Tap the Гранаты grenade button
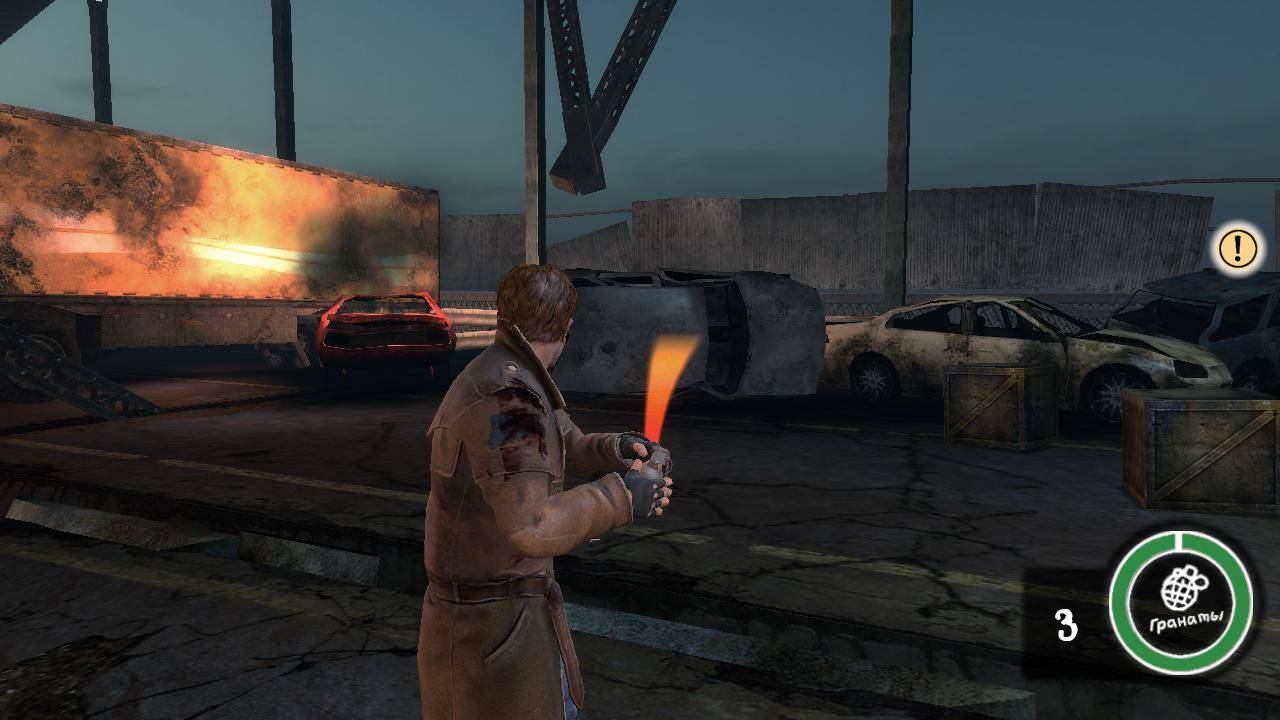1280x720 pixels. tap(1181, 602)
